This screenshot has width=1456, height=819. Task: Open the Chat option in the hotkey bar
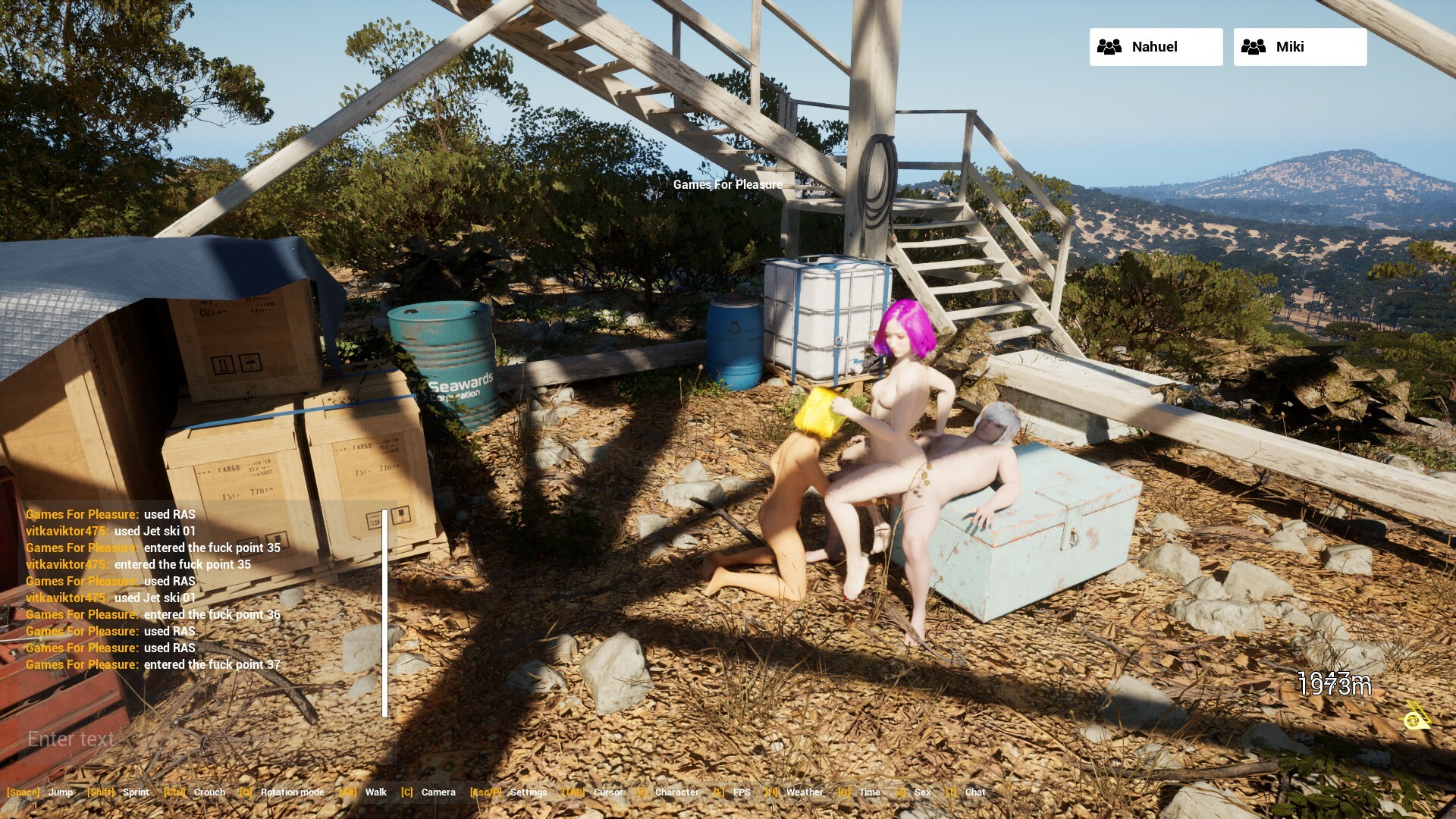point(975,792)
